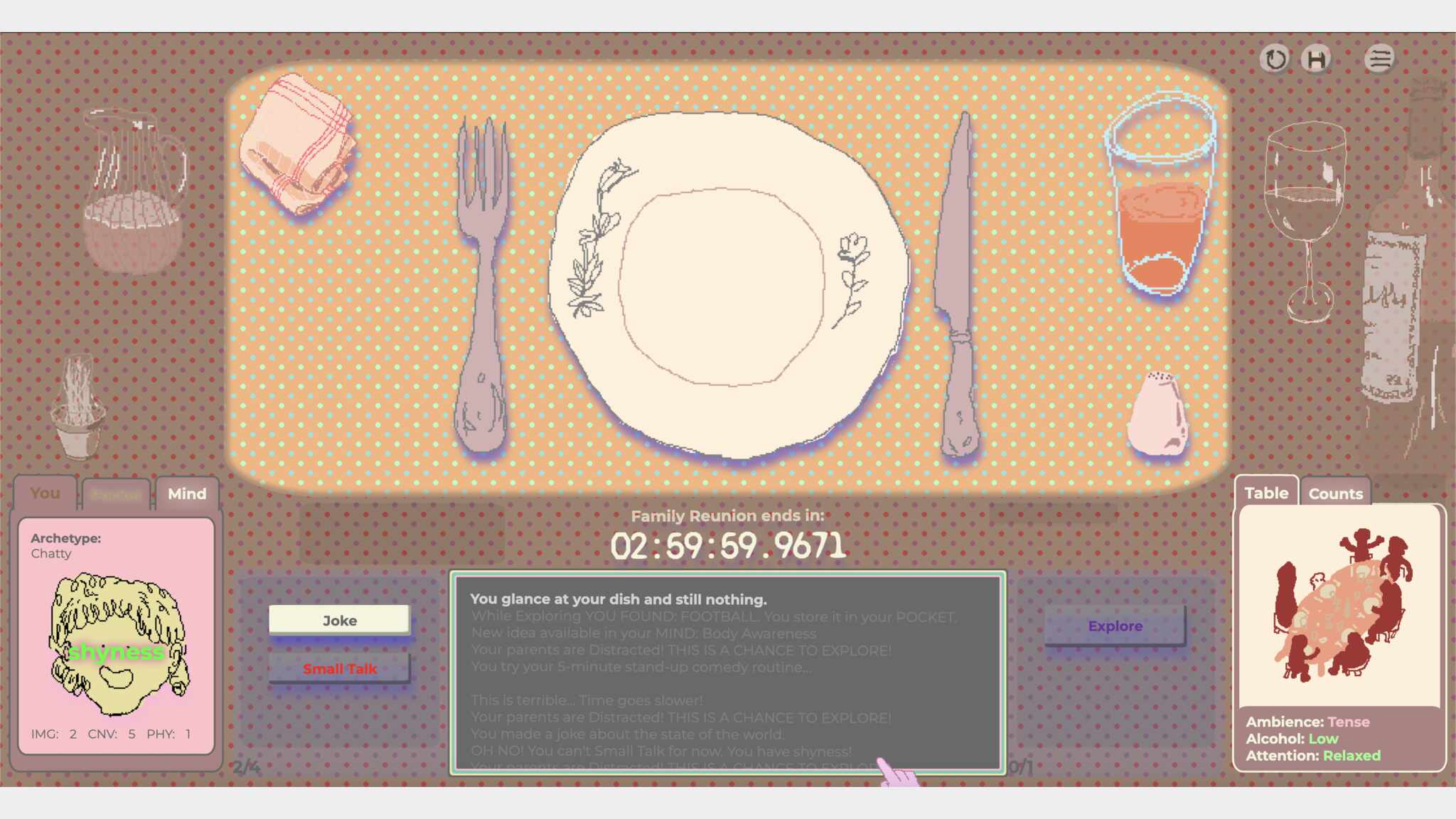Click the floppy disk save icon
The image size is (1456, 819).
[x=1316, y=59]
